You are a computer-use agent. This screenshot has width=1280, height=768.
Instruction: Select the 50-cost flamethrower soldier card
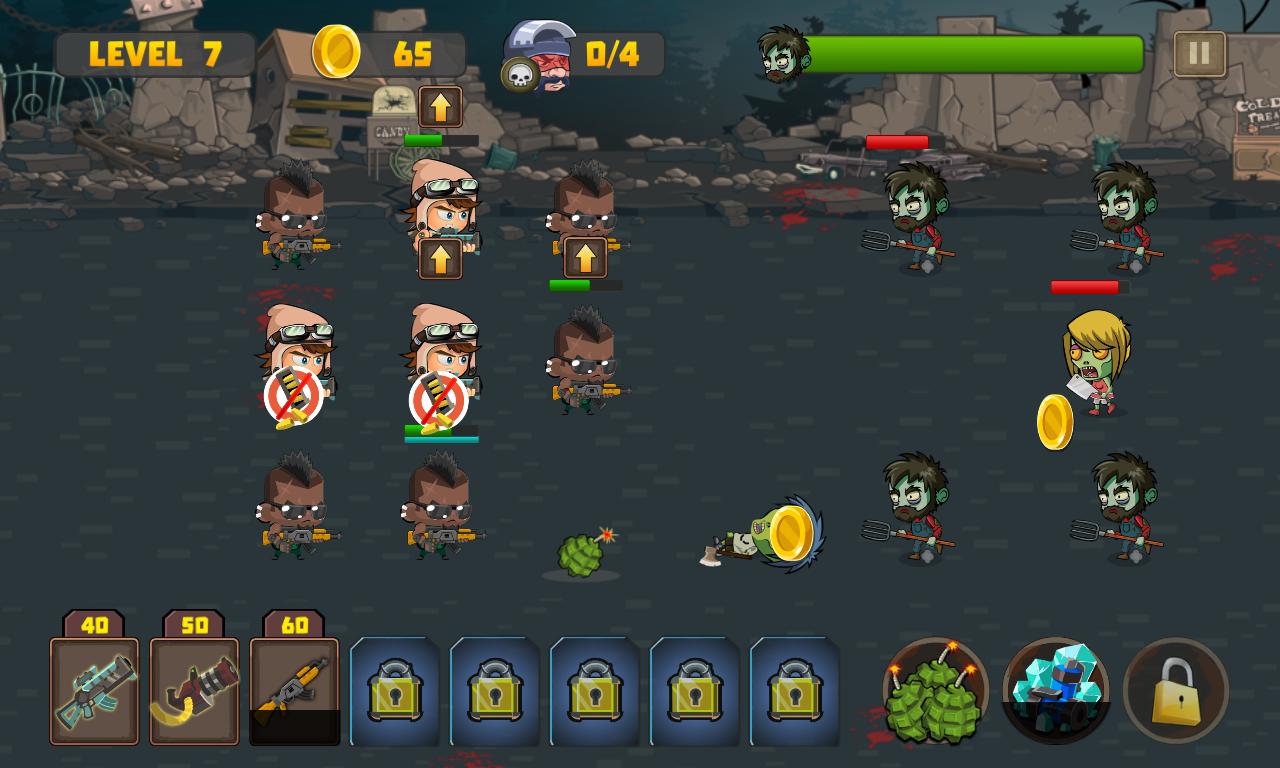(196, 690)
